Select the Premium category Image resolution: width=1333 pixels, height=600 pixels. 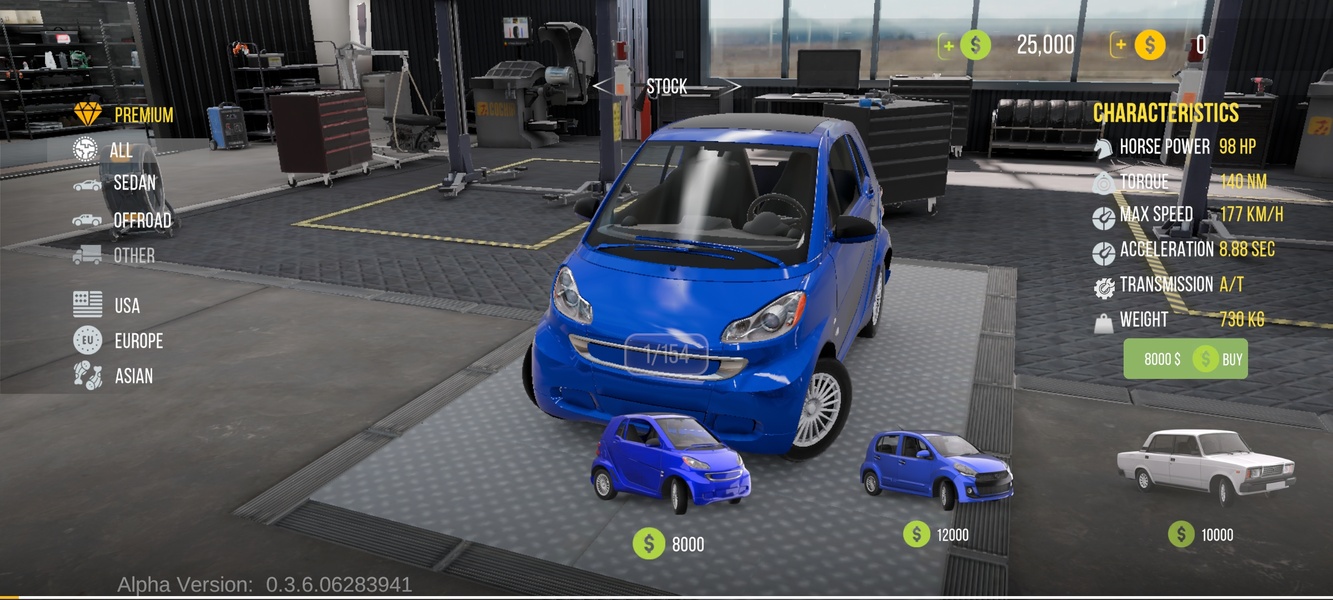[125, 115]
